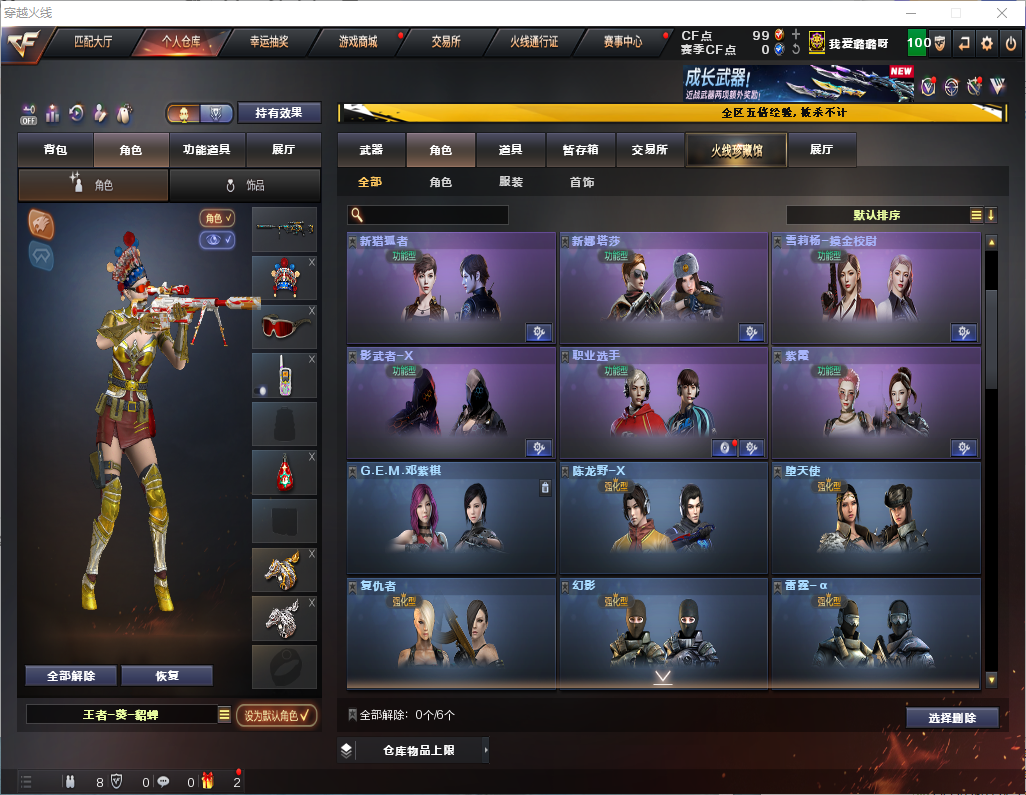Viewport: 1026px width, 795px height.
Task: Close the game window
Action: point(1002,13)
